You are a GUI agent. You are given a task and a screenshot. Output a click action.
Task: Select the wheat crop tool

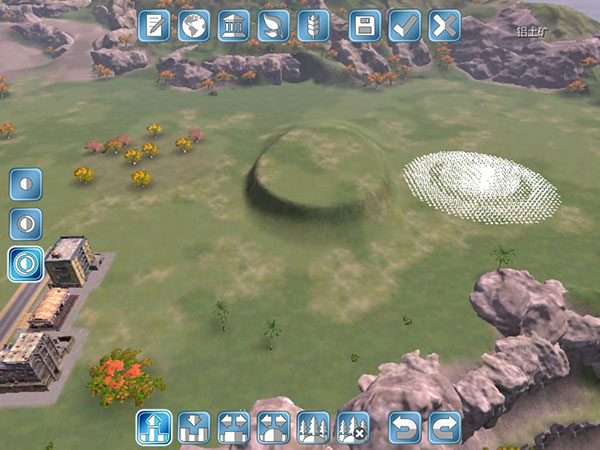pyautogui.click(x=314, y=26)
